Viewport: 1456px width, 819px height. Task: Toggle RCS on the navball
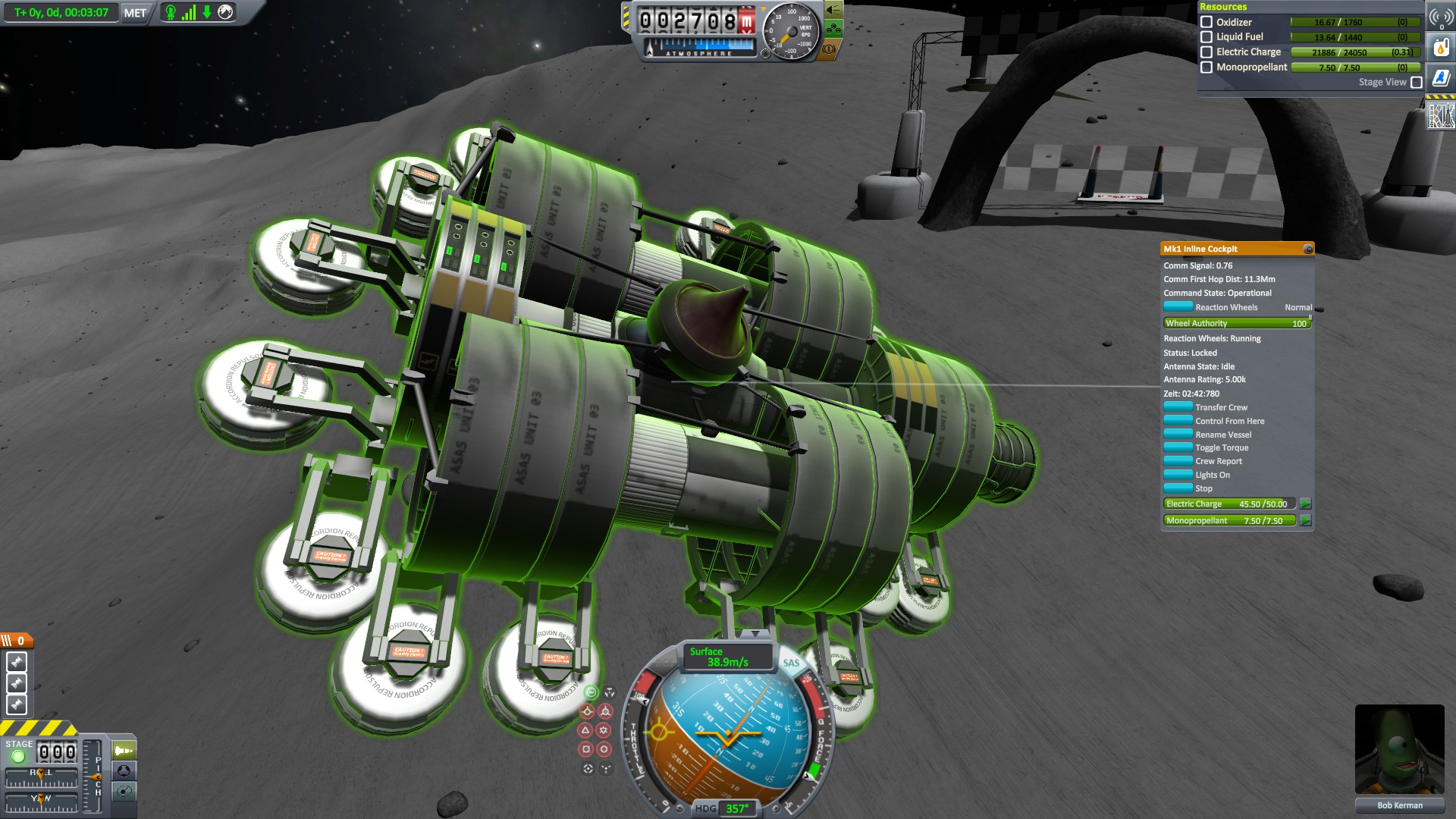click(665, 663)
